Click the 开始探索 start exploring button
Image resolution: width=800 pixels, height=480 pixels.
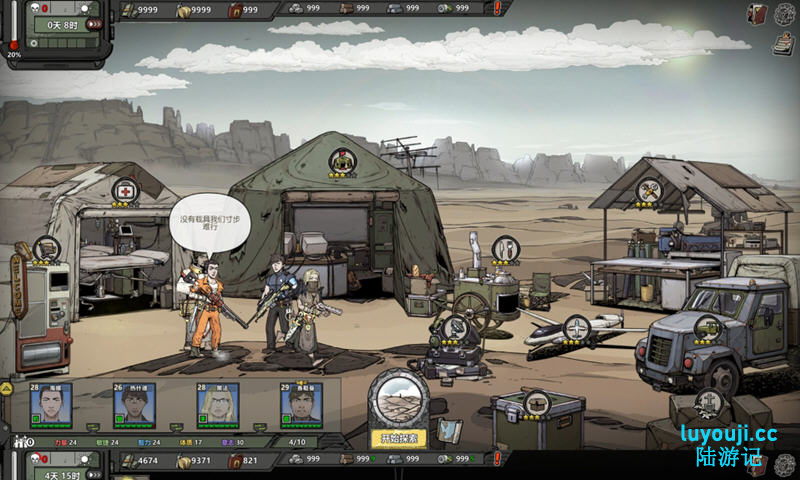(399, 438)
